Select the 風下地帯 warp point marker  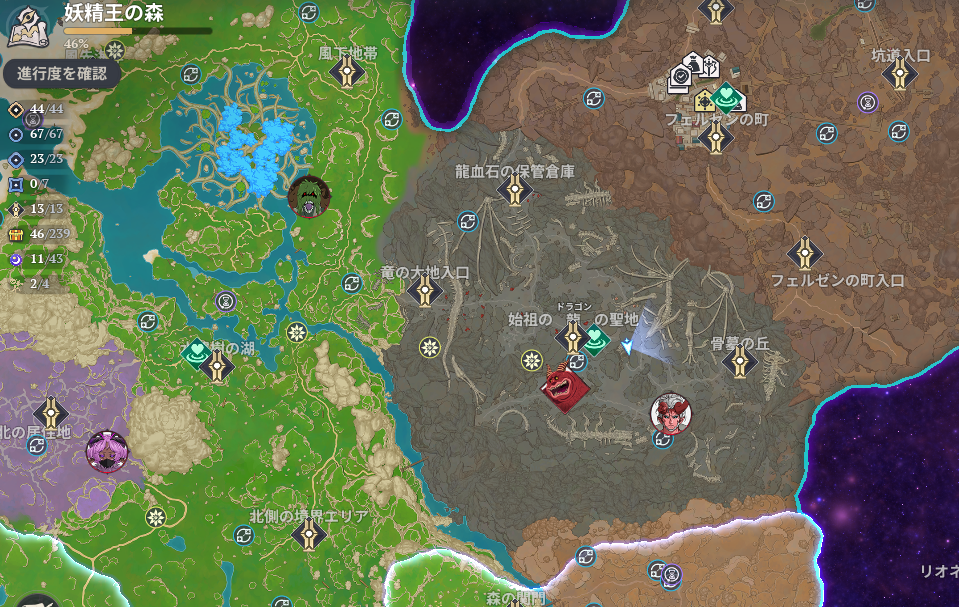pyautogui.click(x=347, y=72)
